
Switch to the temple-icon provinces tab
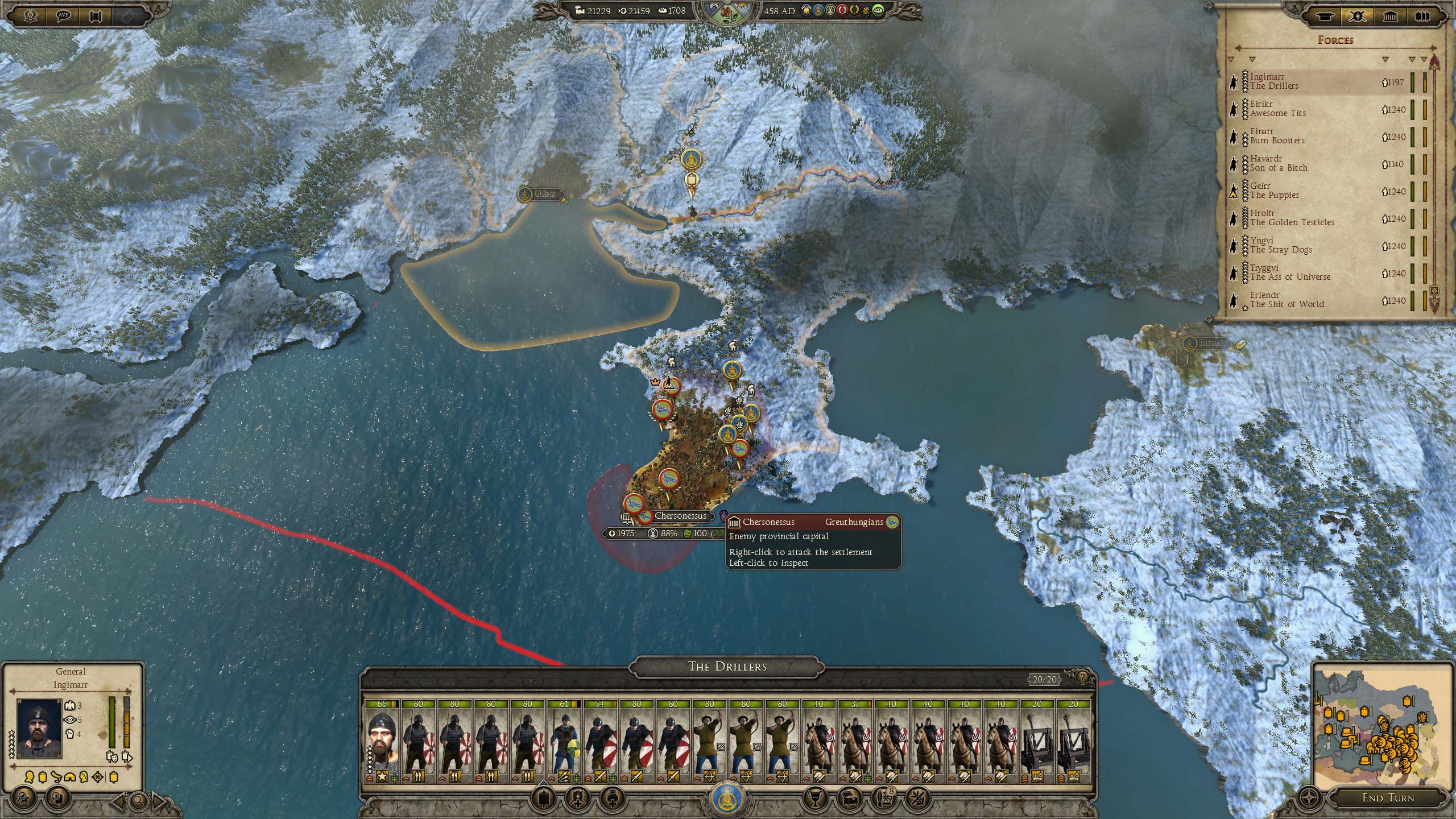tap(1391, 16)
